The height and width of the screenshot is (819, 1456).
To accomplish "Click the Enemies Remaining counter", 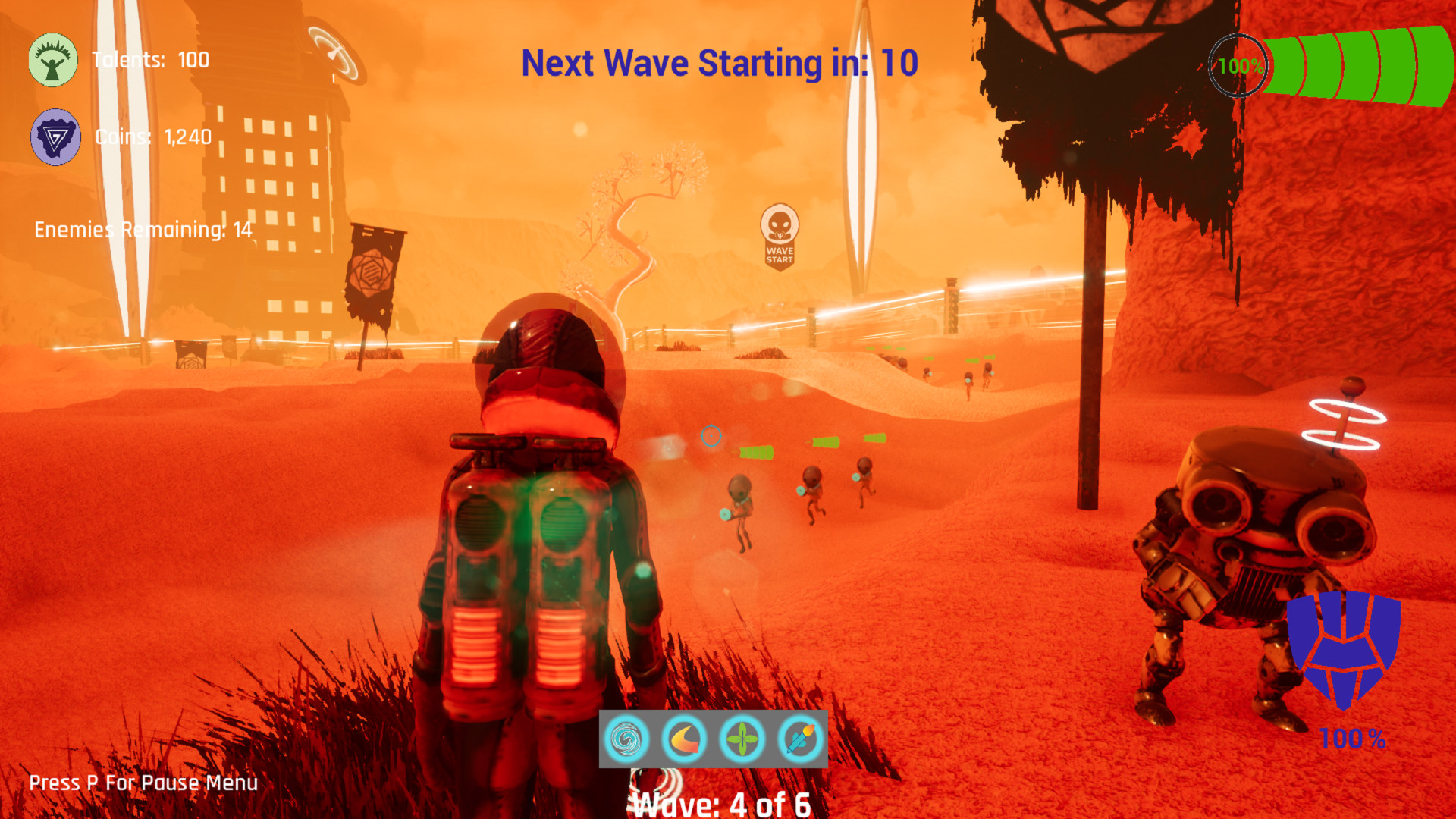I will pyautogui.click(x=143, y=228).
